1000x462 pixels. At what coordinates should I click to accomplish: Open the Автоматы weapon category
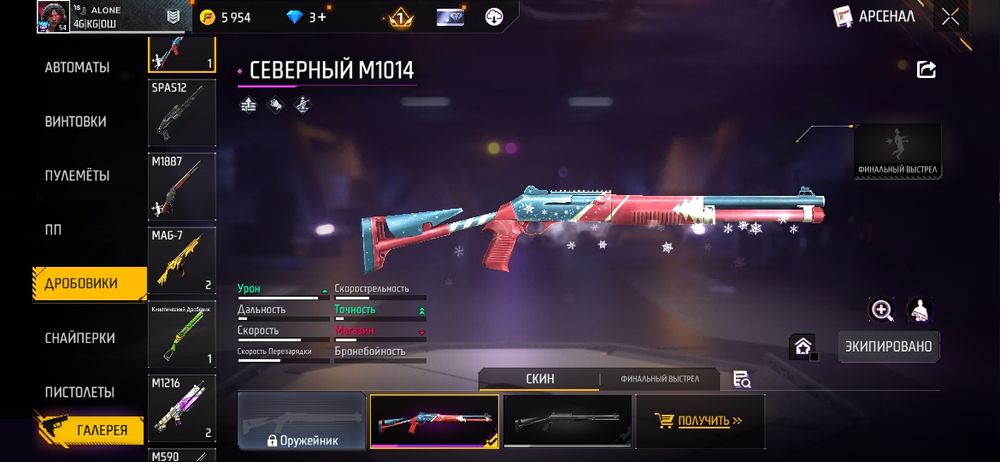point(77,68)
